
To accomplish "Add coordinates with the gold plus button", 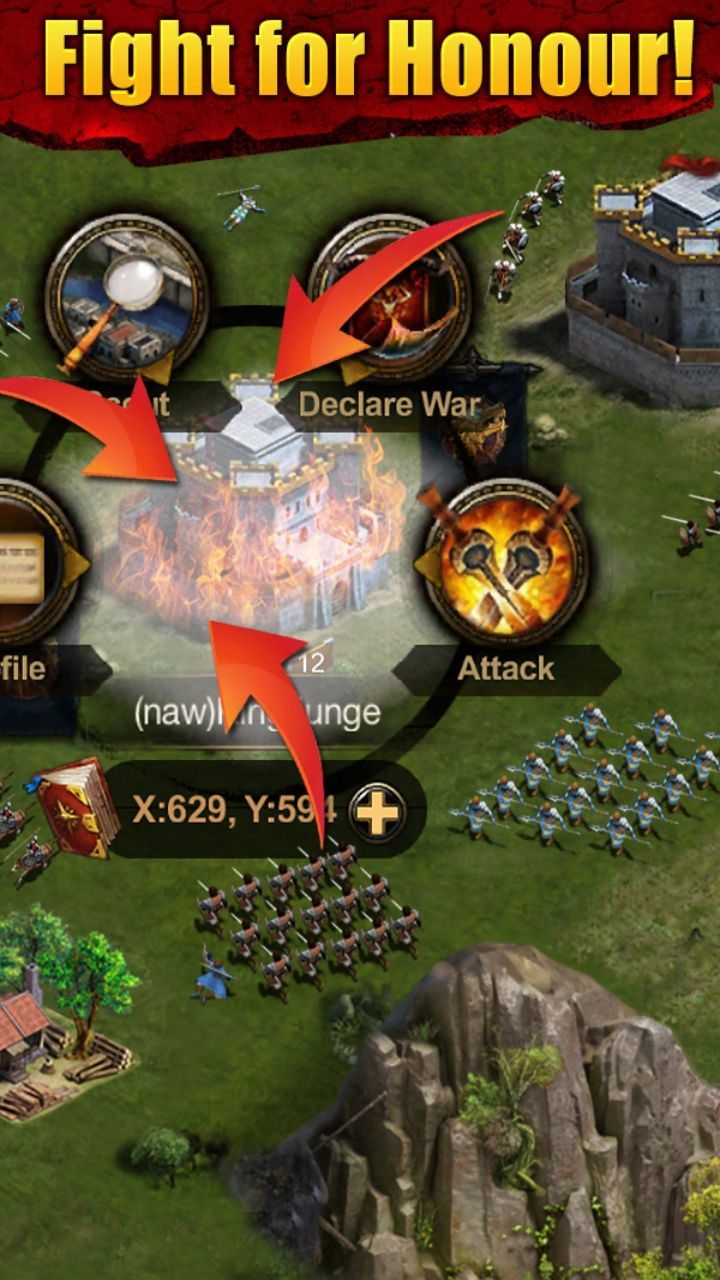I will [378, 810].
